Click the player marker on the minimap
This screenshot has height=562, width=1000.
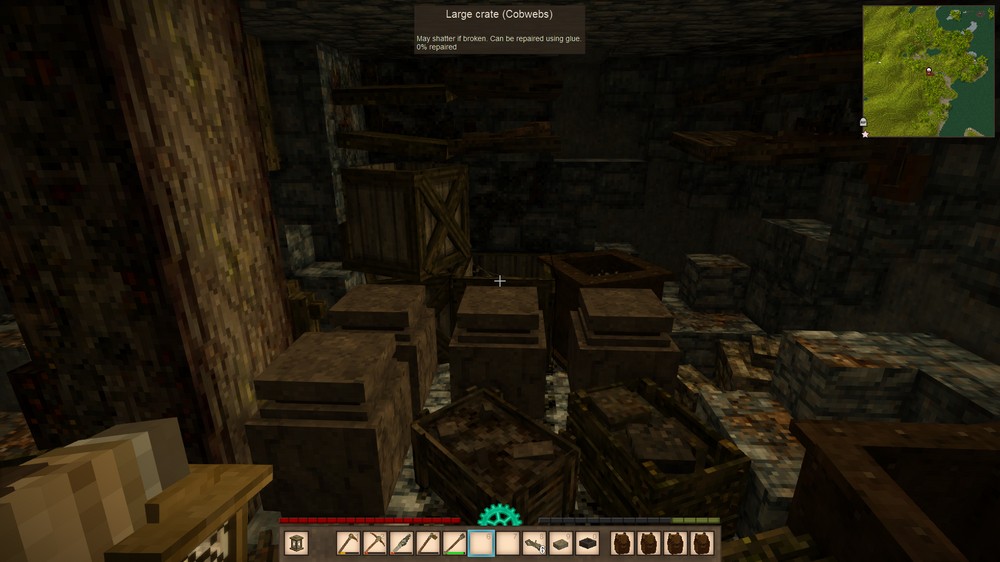pyautogui.click(x=929, y=70)
